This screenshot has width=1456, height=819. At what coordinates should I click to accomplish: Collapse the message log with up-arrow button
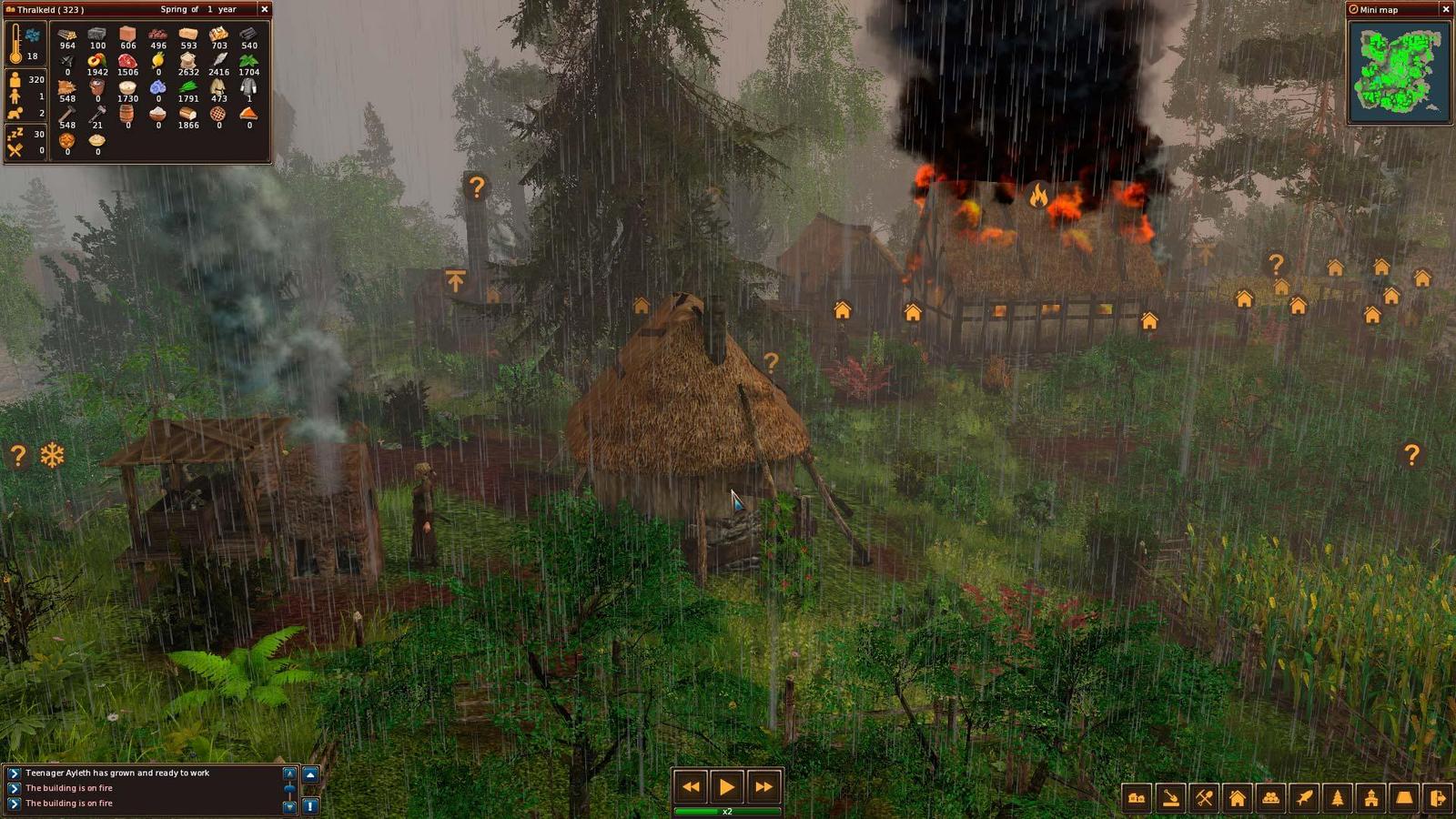[x=310, y=774]
